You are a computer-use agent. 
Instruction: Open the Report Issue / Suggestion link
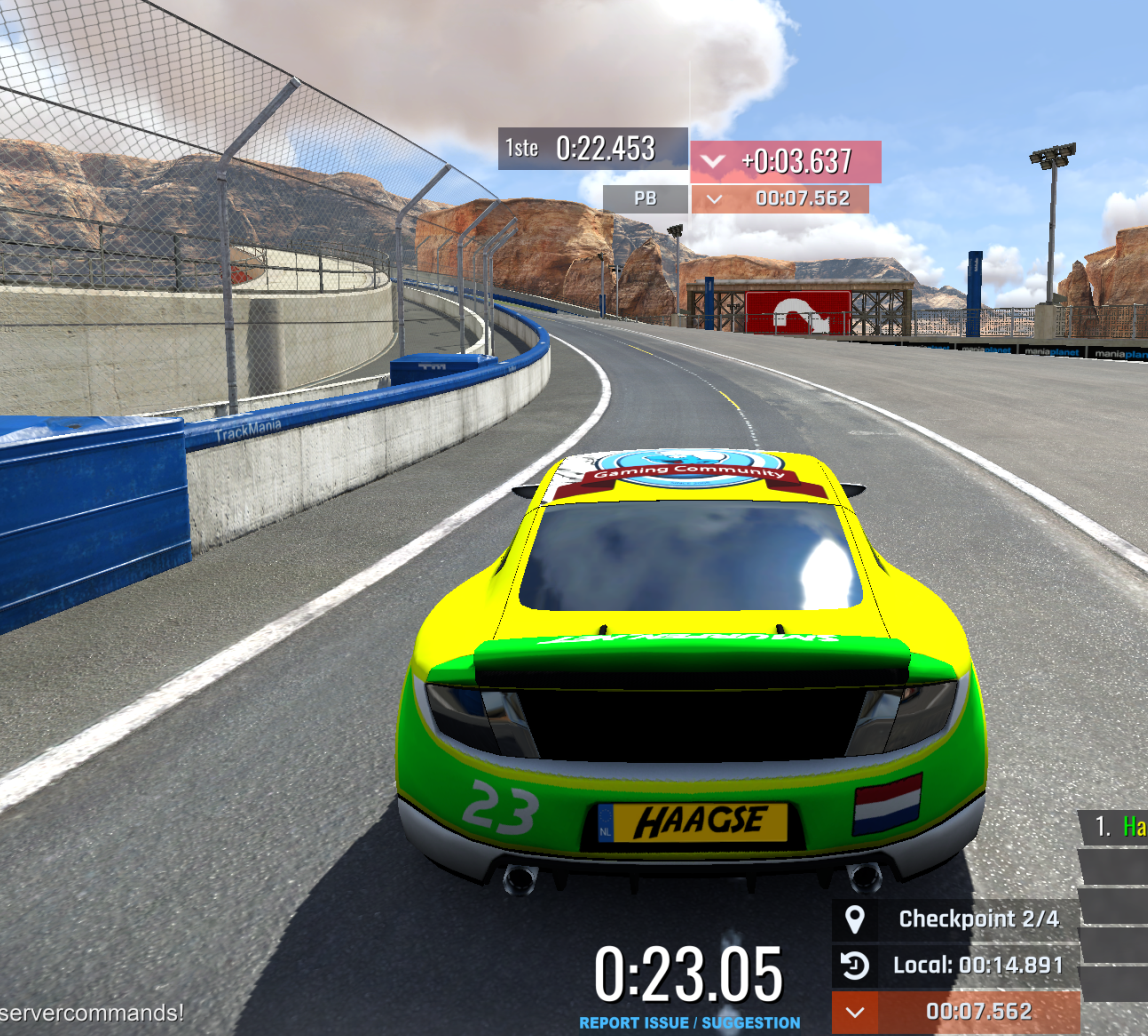tap(689, 1023)
